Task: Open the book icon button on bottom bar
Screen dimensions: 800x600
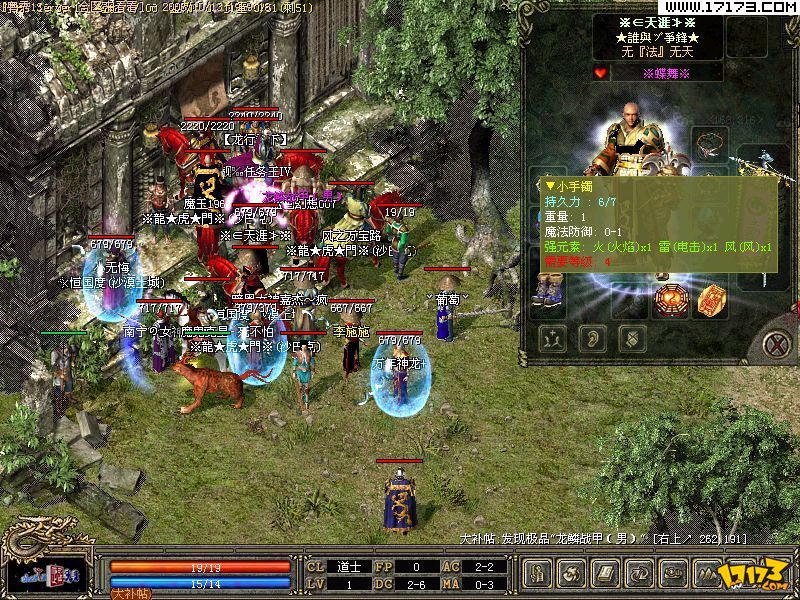Action: pyautogui.click(x=606, y=573)
